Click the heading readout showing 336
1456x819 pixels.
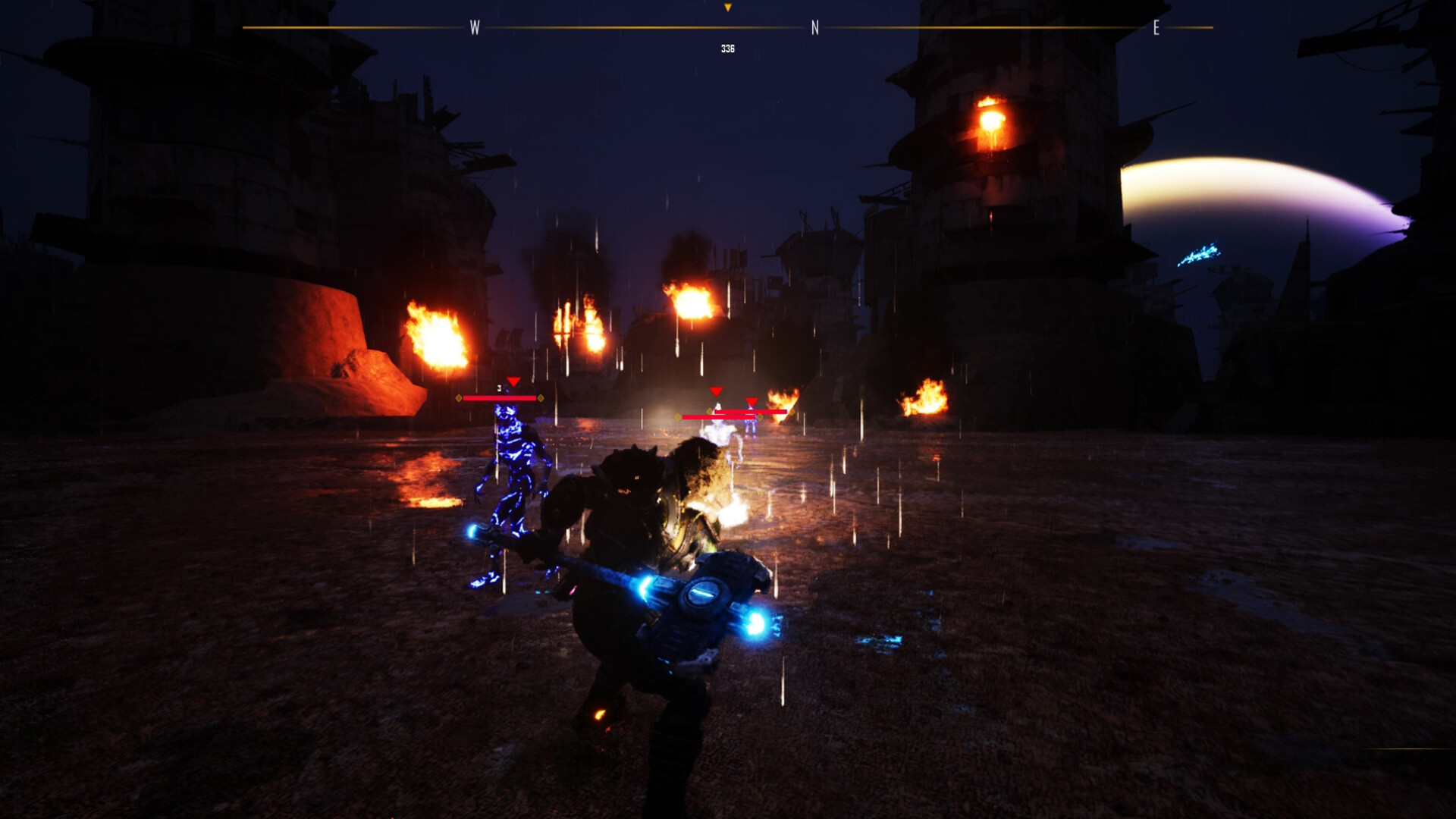tap(727, 47)
